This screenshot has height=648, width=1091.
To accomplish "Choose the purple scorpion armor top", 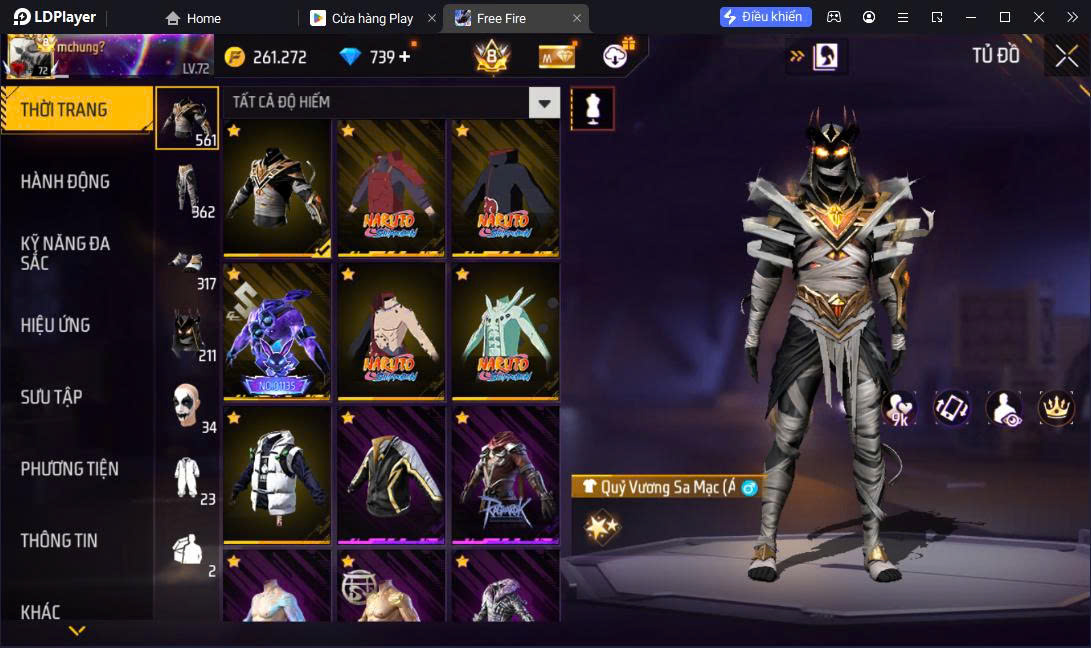I will (x=277, y=331).
